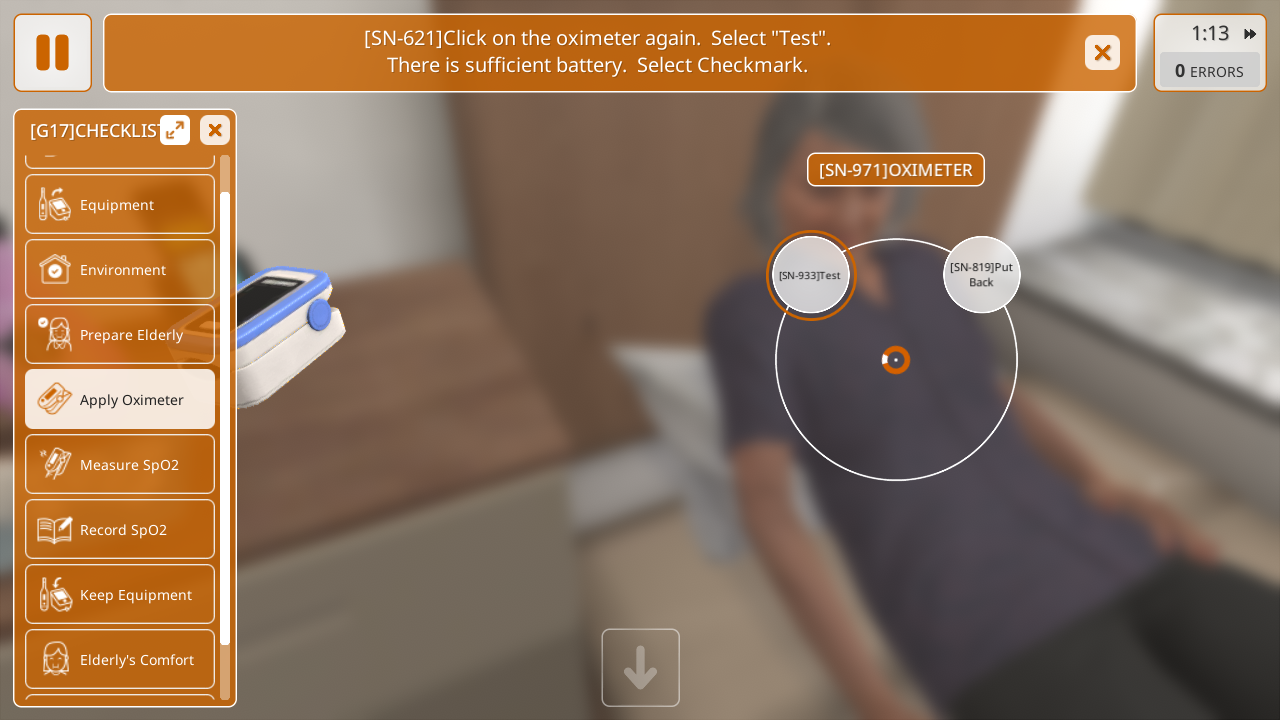1280x720 pixels.
Task: Select Equipment in the checklist
Action: (120, 204)
